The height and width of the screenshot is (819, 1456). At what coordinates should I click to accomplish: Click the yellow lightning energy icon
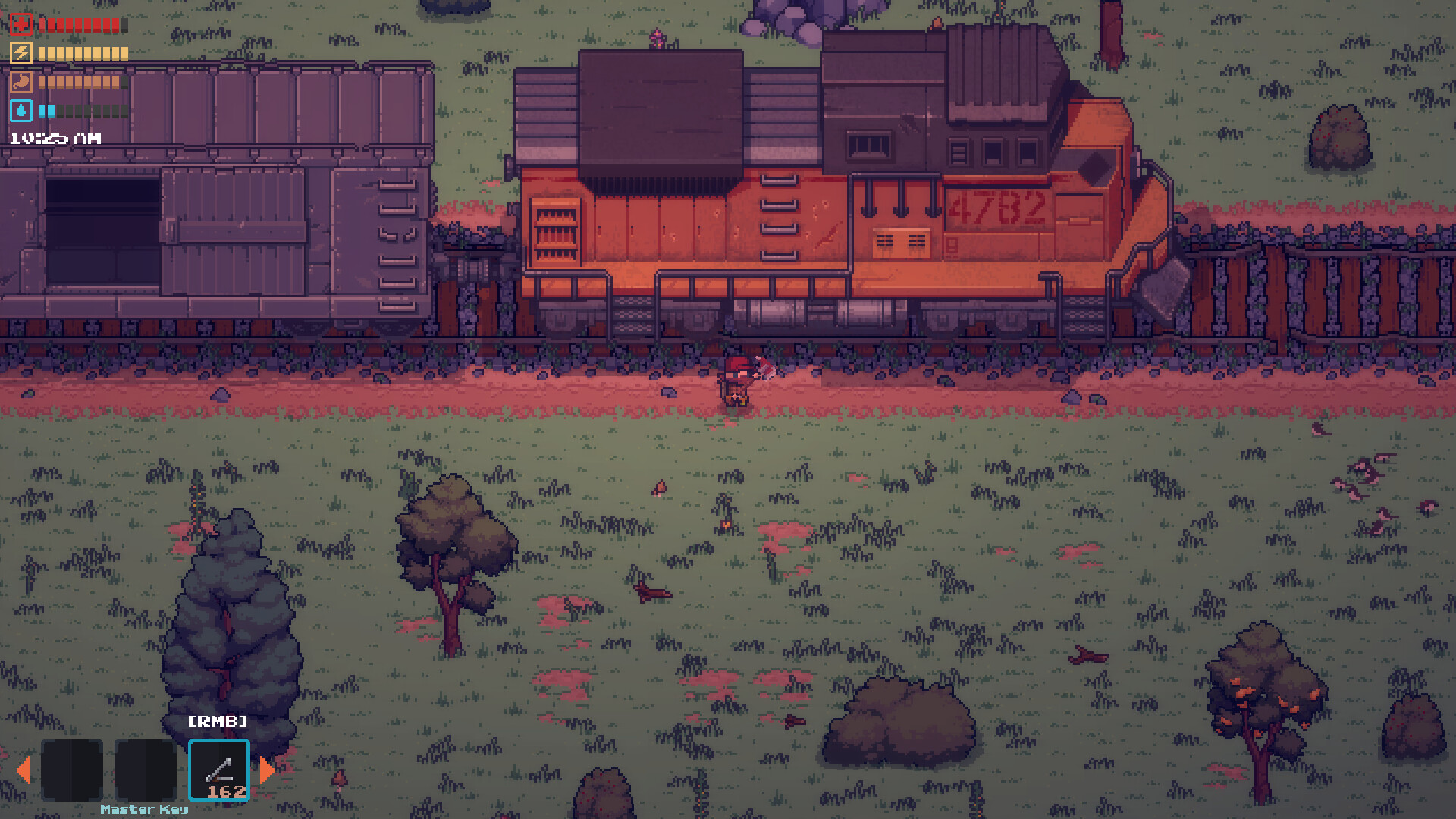tap(21, 53)
